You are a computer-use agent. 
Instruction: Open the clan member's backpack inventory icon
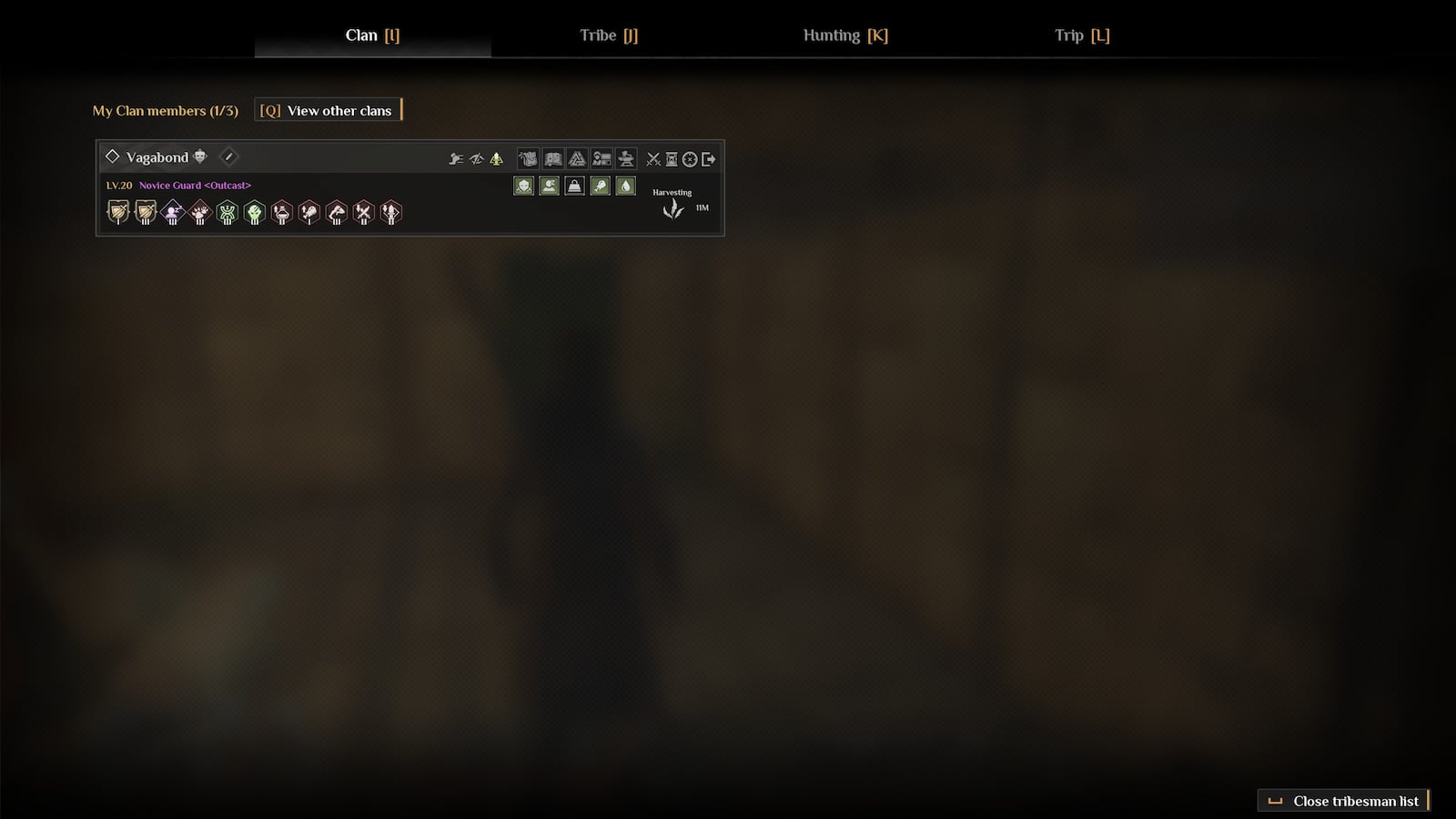[528, 157]
